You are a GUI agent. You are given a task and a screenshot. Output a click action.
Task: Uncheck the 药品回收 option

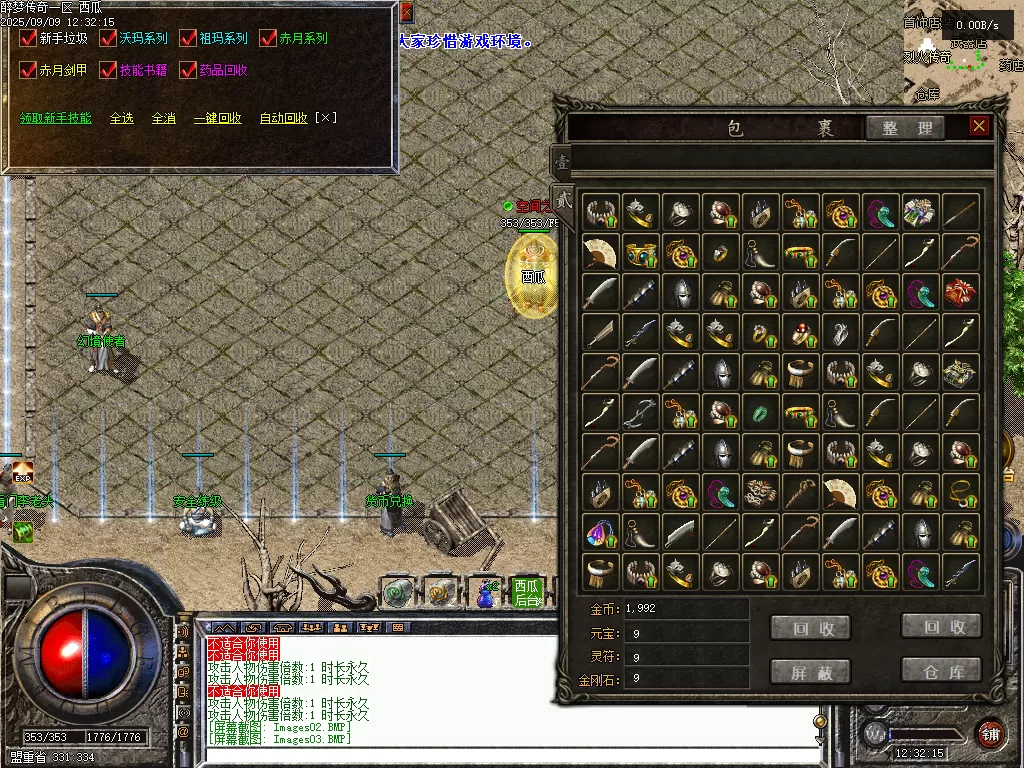[x=188, y=71]
